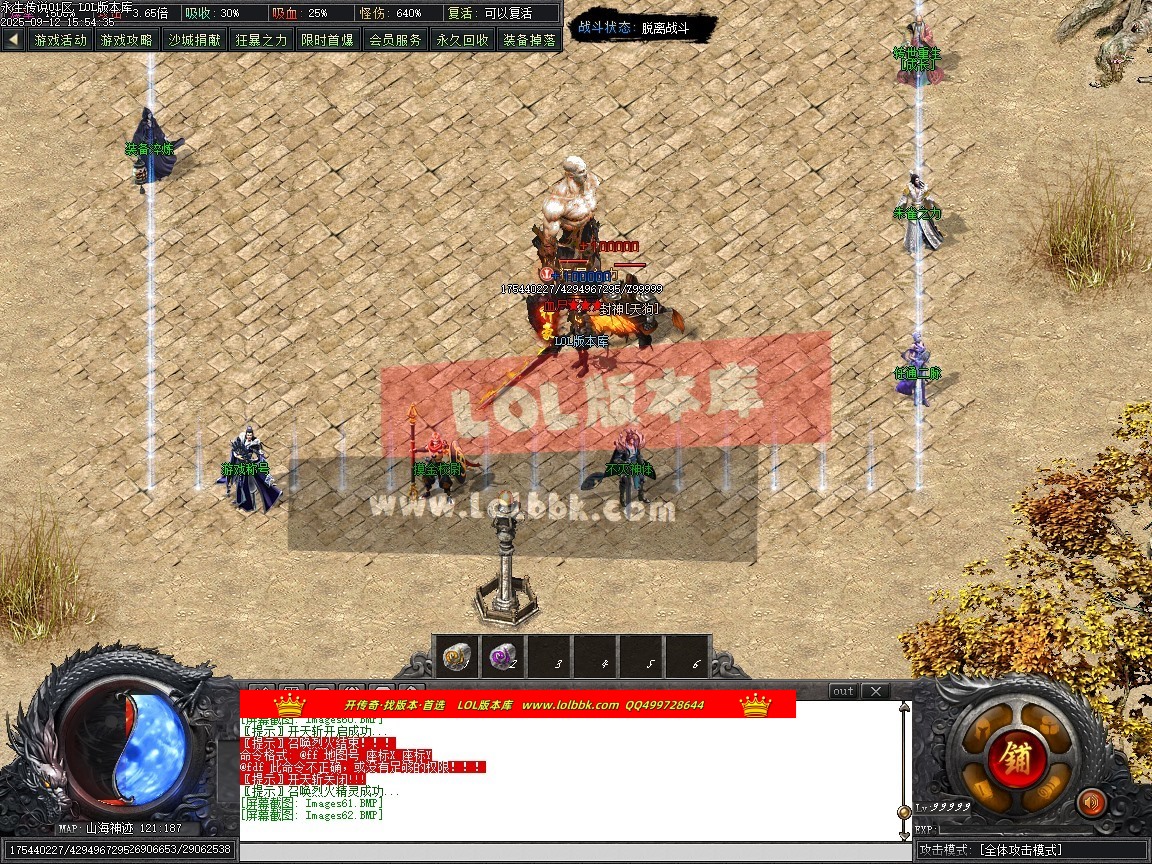Open the lower-right scroll icon on the wheel

(1049, 787)
